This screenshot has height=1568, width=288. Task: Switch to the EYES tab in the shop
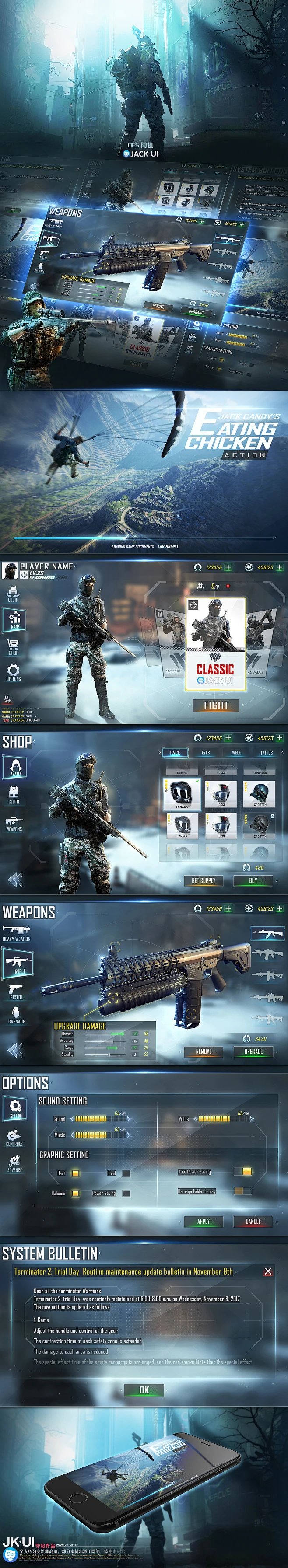tap(206, 752)
